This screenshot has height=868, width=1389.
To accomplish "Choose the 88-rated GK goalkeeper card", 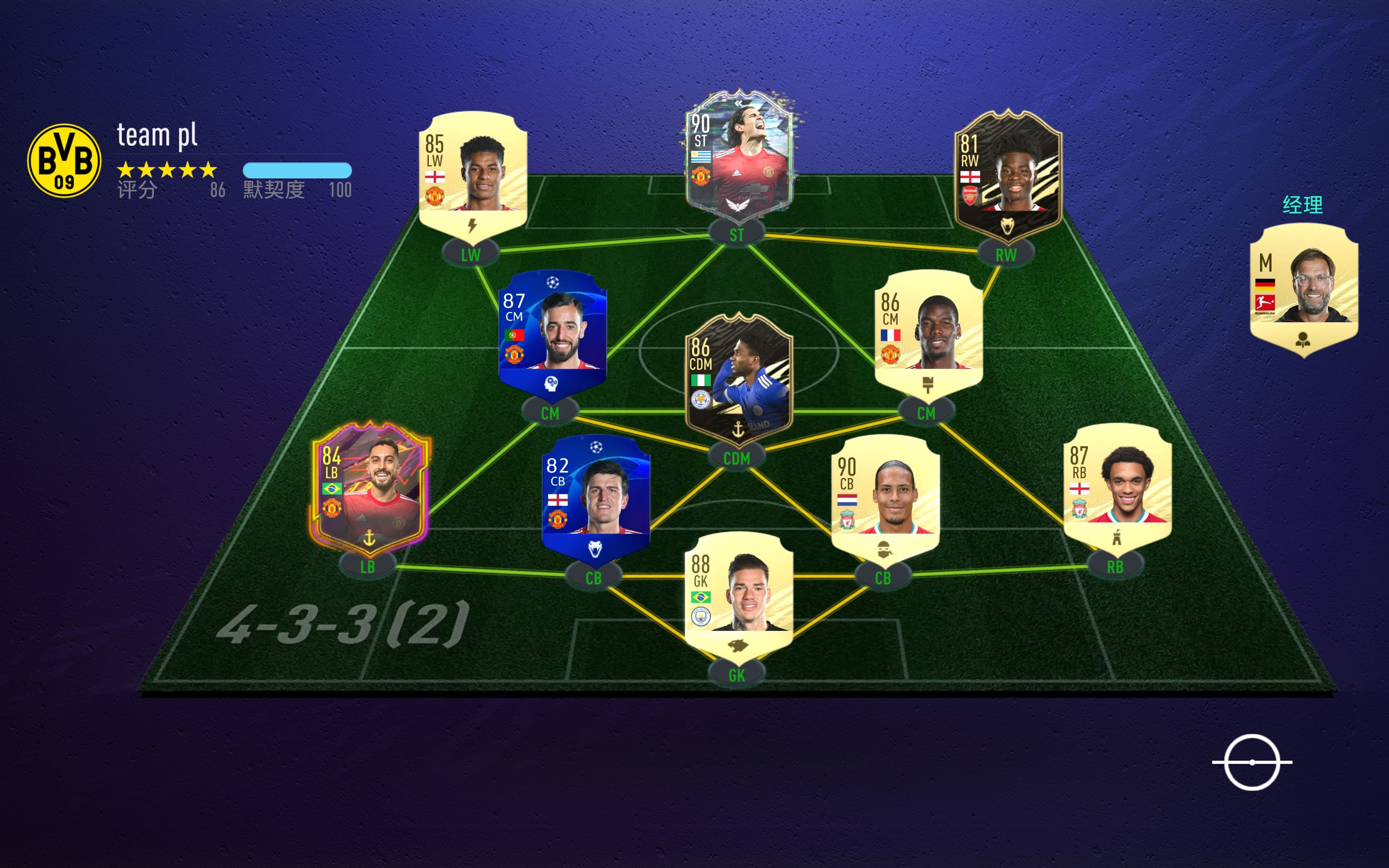I will [x=739, y=594].
